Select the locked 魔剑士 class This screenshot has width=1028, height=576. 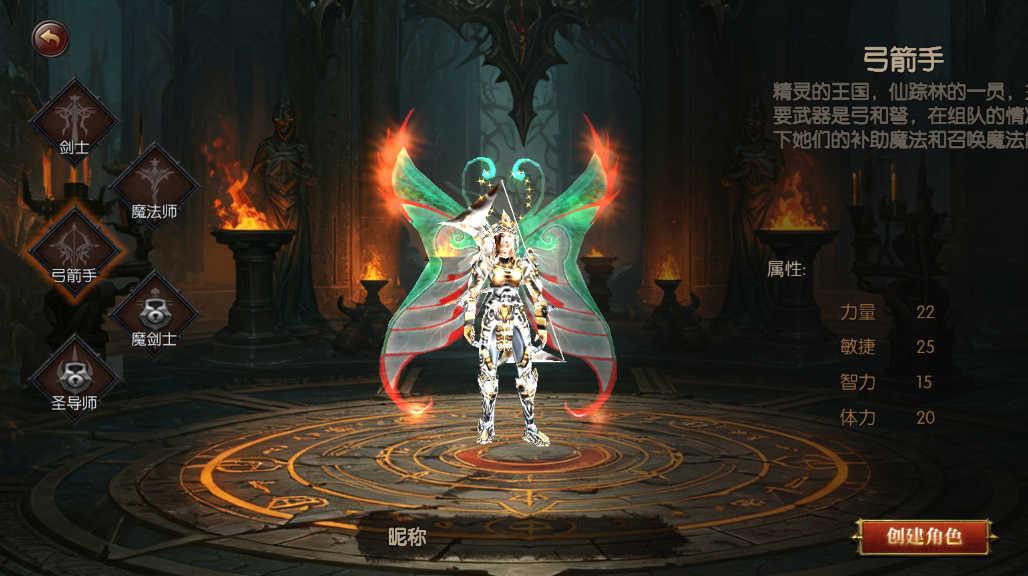(x=153, y=312)
